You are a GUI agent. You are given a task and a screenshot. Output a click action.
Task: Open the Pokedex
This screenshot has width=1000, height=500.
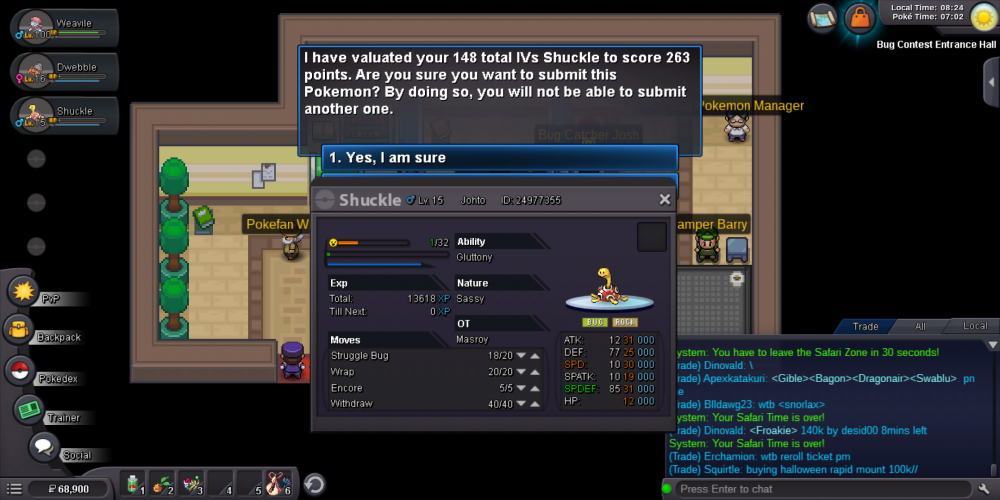pyautogui.click(x=19, y=370)
